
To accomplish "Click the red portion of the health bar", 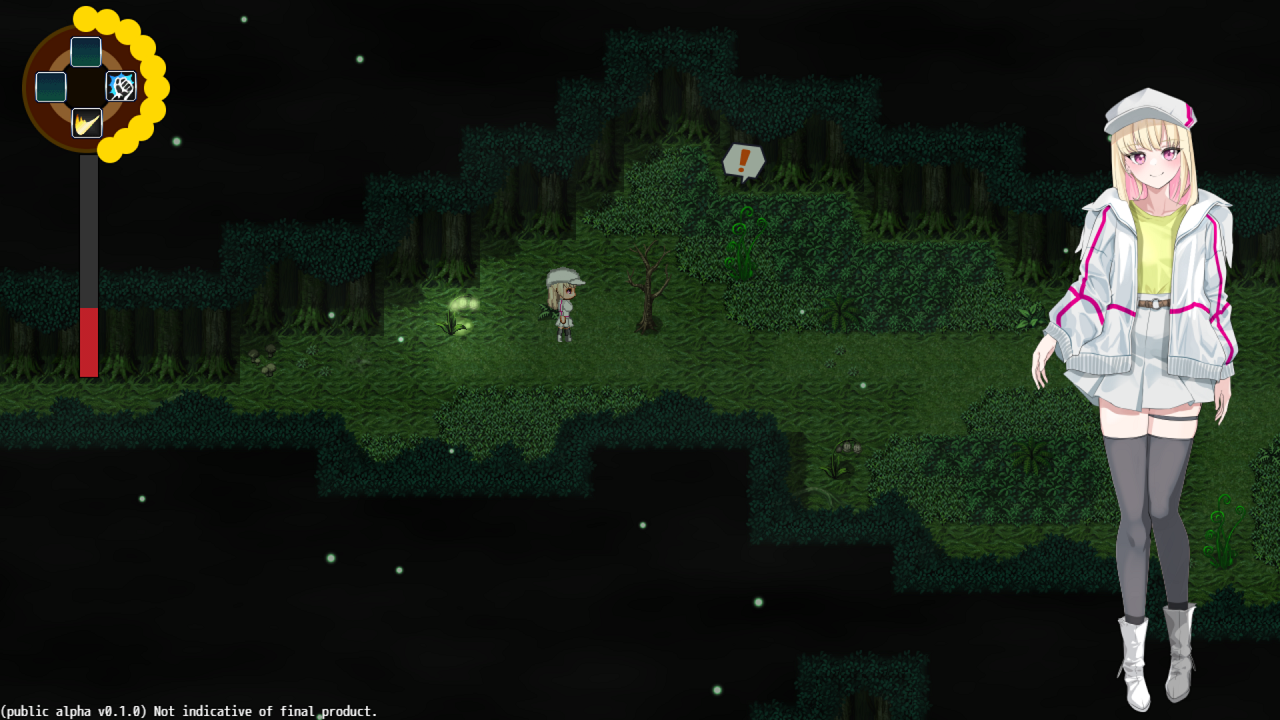I will 88,340.
